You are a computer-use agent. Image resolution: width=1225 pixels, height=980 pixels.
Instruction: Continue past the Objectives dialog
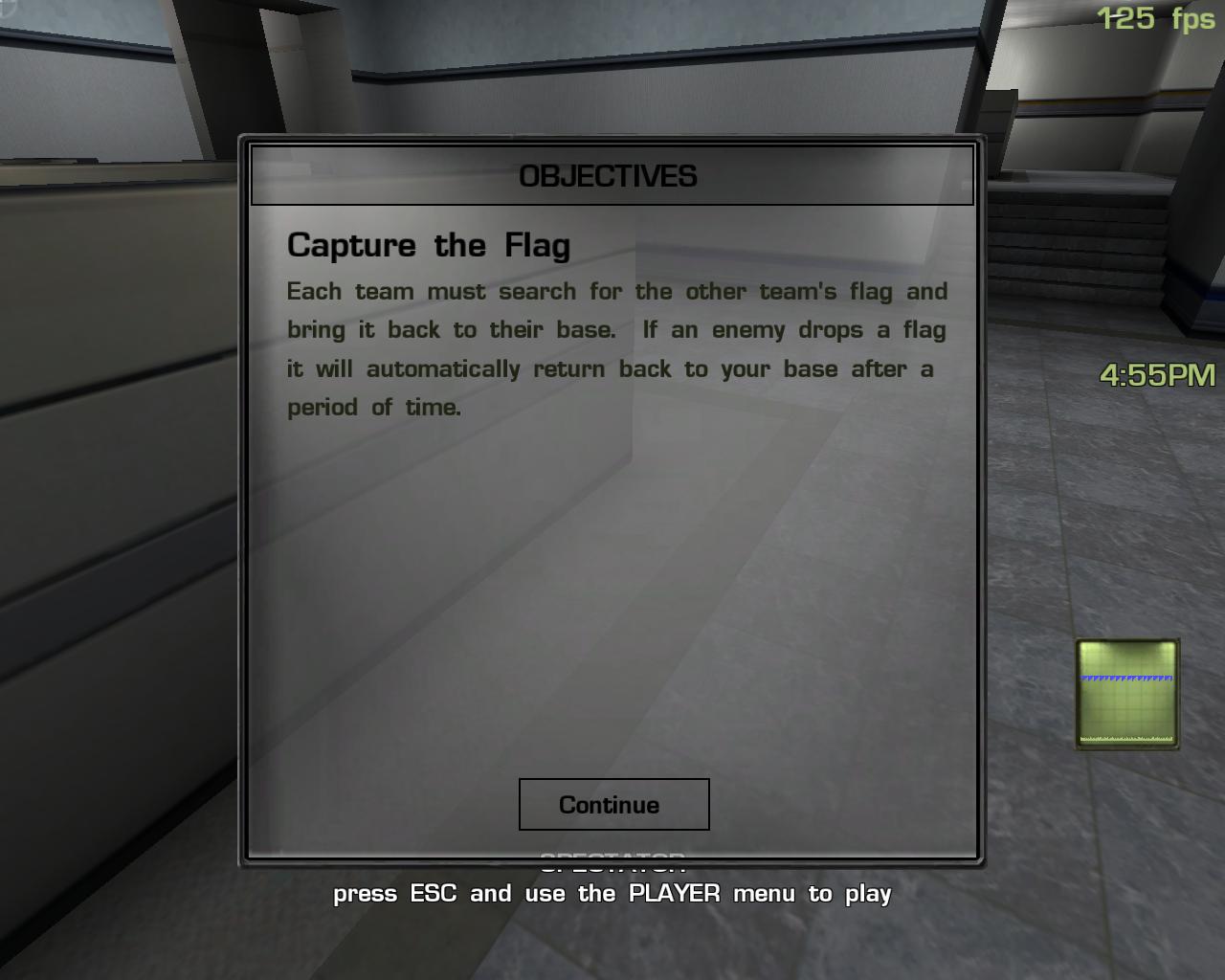(x=613, y=804)
